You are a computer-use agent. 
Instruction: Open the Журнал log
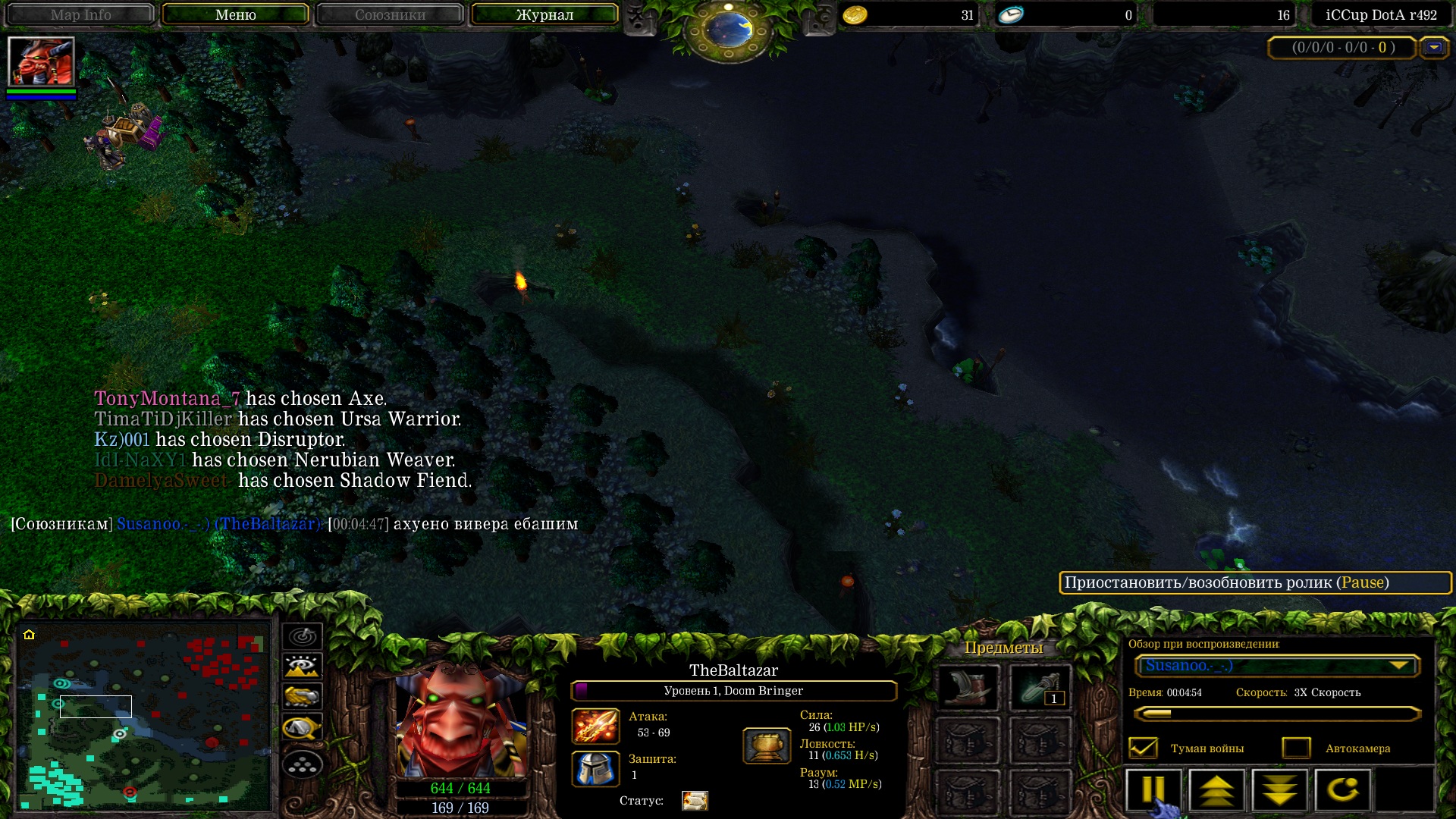[544, 14]
